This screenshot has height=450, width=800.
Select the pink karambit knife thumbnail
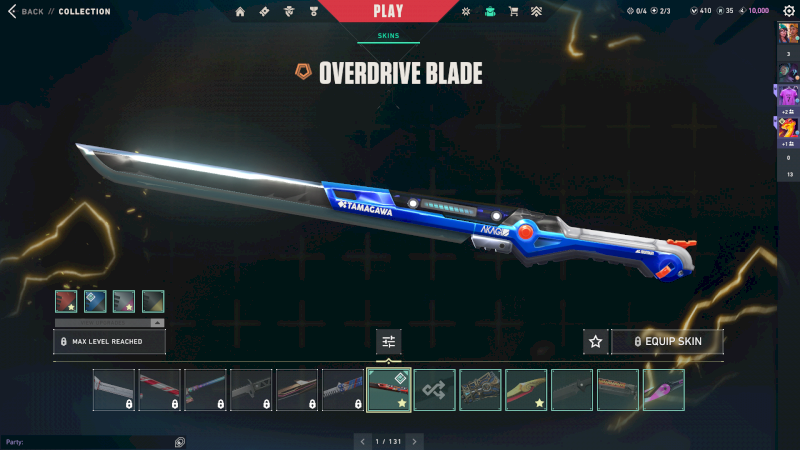(x=664, y=390)
